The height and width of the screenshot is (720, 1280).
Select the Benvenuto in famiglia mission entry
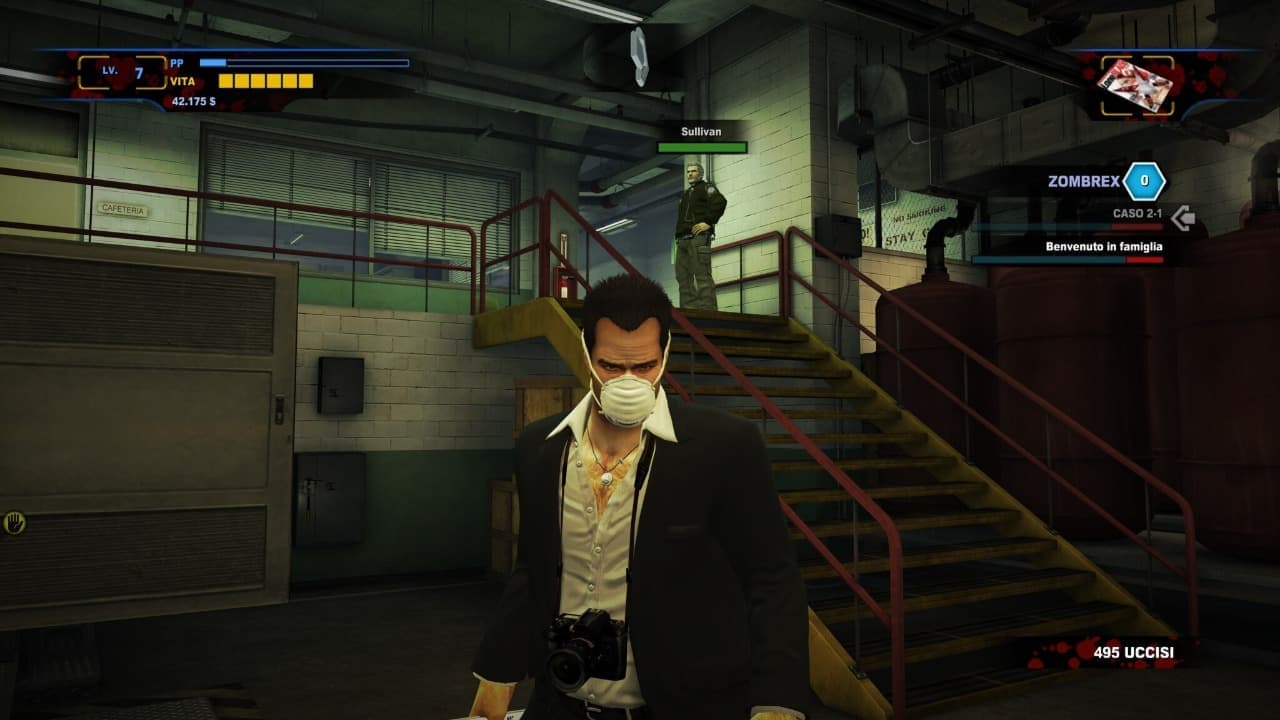point(1103,246)
